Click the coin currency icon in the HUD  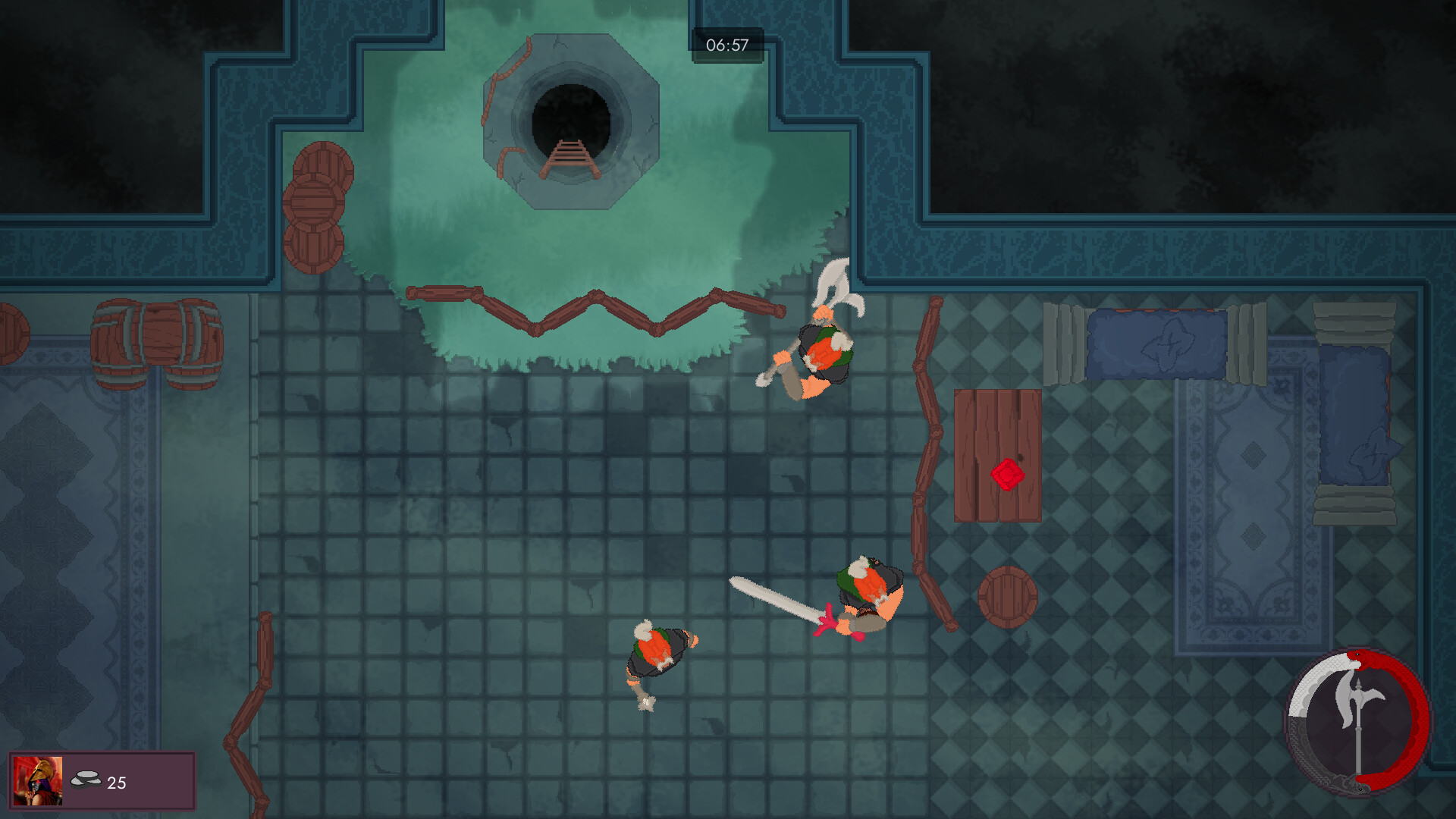[x=86, y=779]
